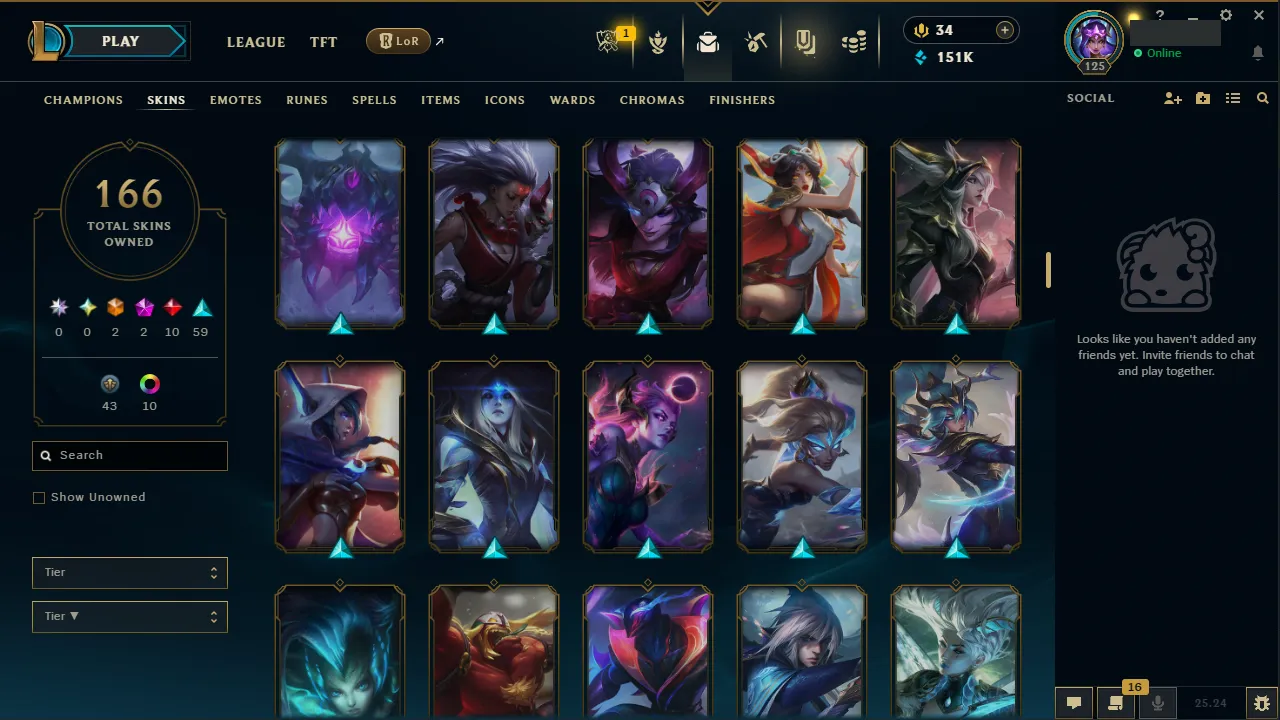The width and height of the screenshot is (1280, 720).
Task: Open the first Tier dropdown
Action: (x=129, y=572)
